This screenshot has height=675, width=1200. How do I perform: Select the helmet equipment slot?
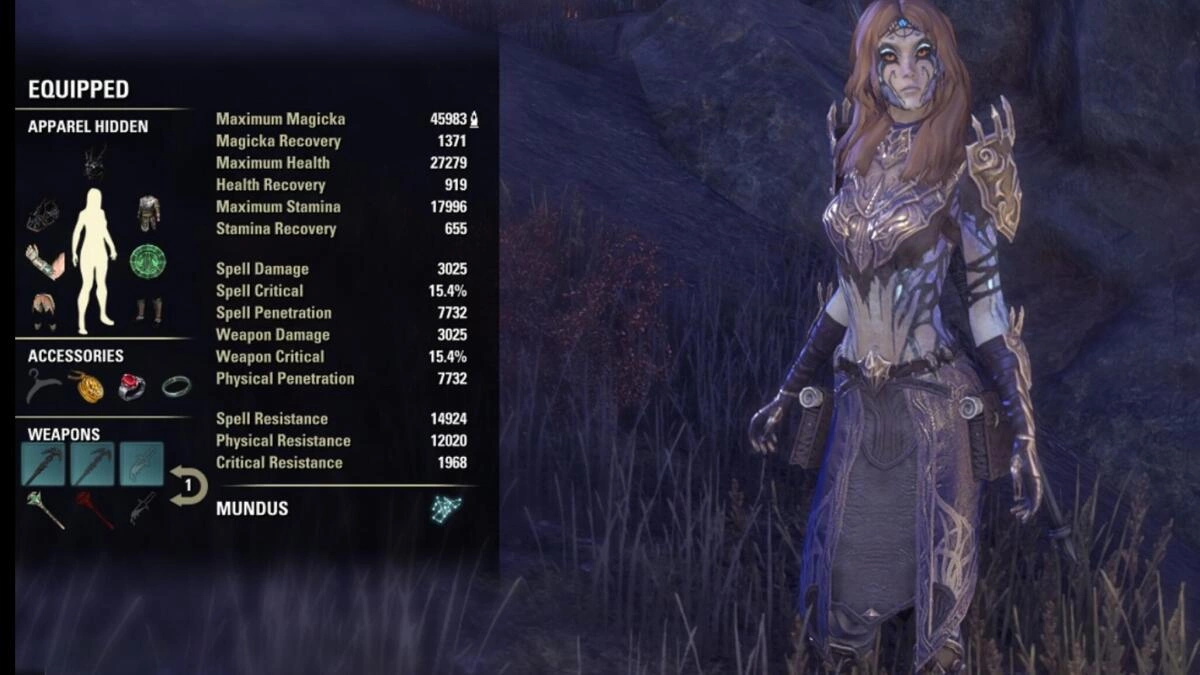point(95,161)
